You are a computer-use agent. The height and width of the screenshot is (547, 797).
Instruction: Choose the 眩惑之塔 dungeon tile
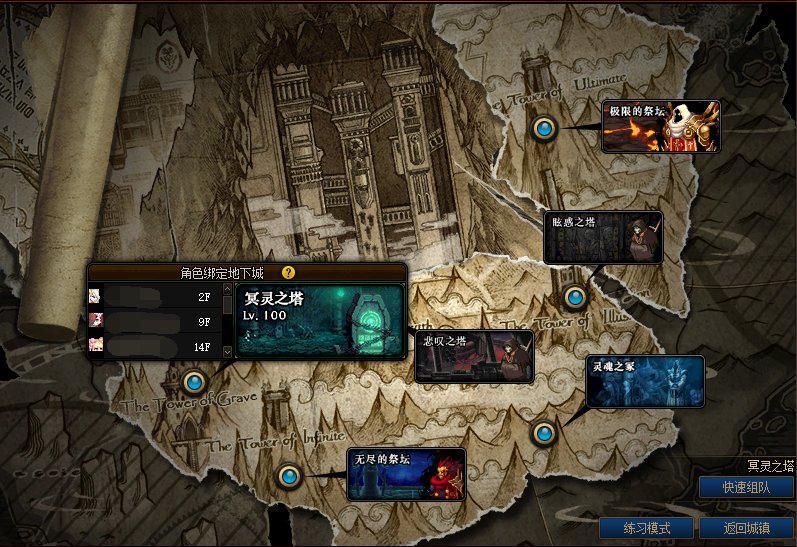tap(603, 237)
